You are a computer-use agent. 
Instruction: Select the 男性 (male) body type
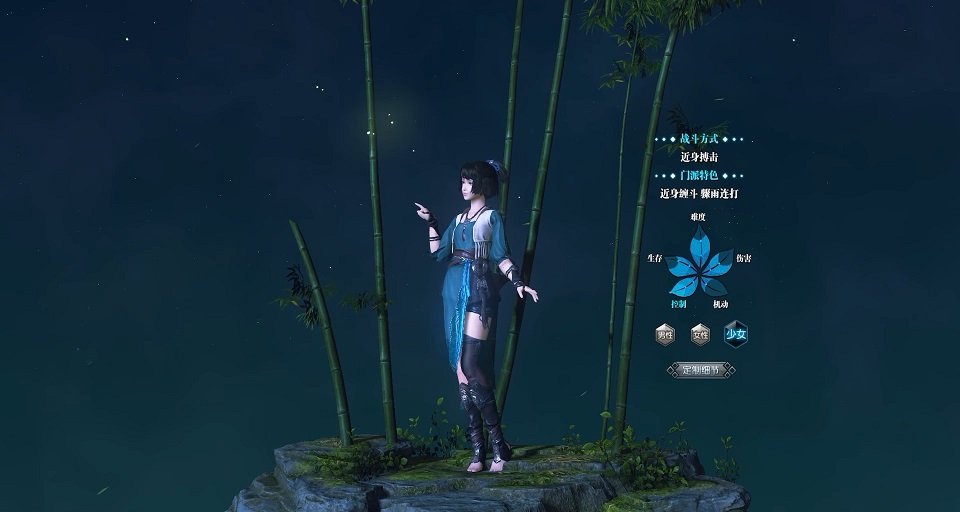[665, 334]
